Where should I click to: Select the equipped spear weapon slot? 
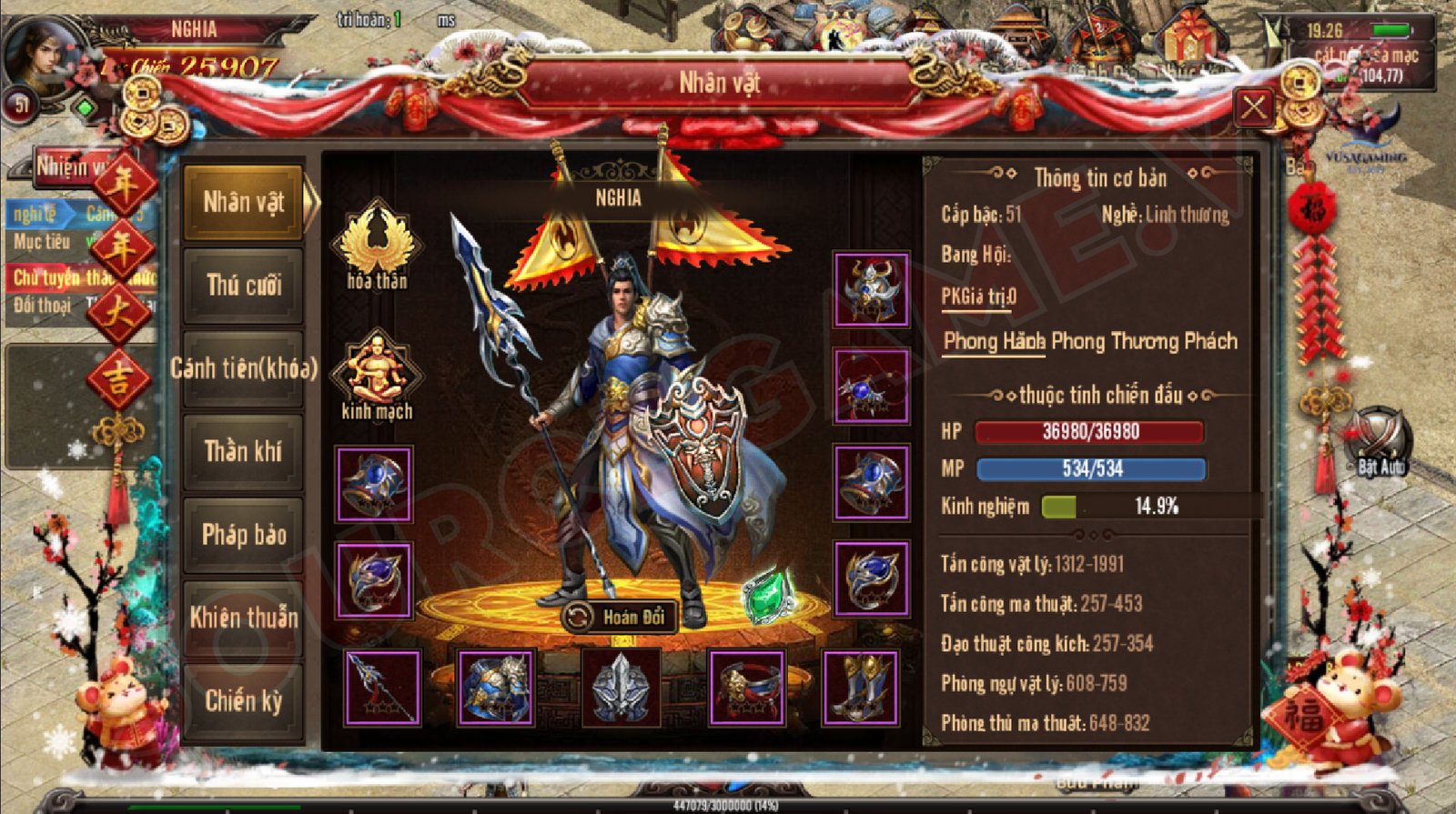point(382,688)
